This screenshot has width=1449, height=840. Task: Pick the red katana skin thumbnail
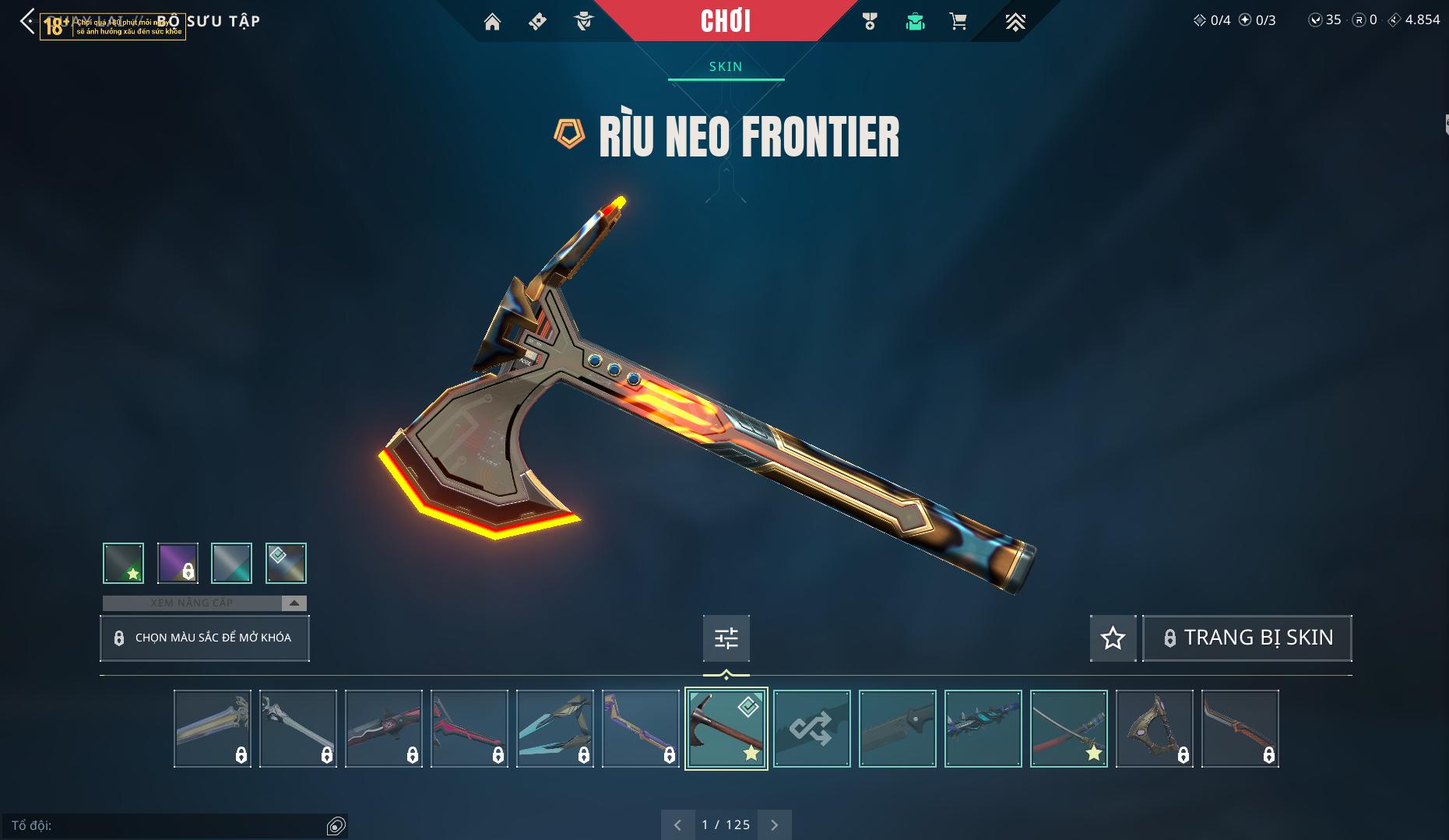tap(1068, 729)
